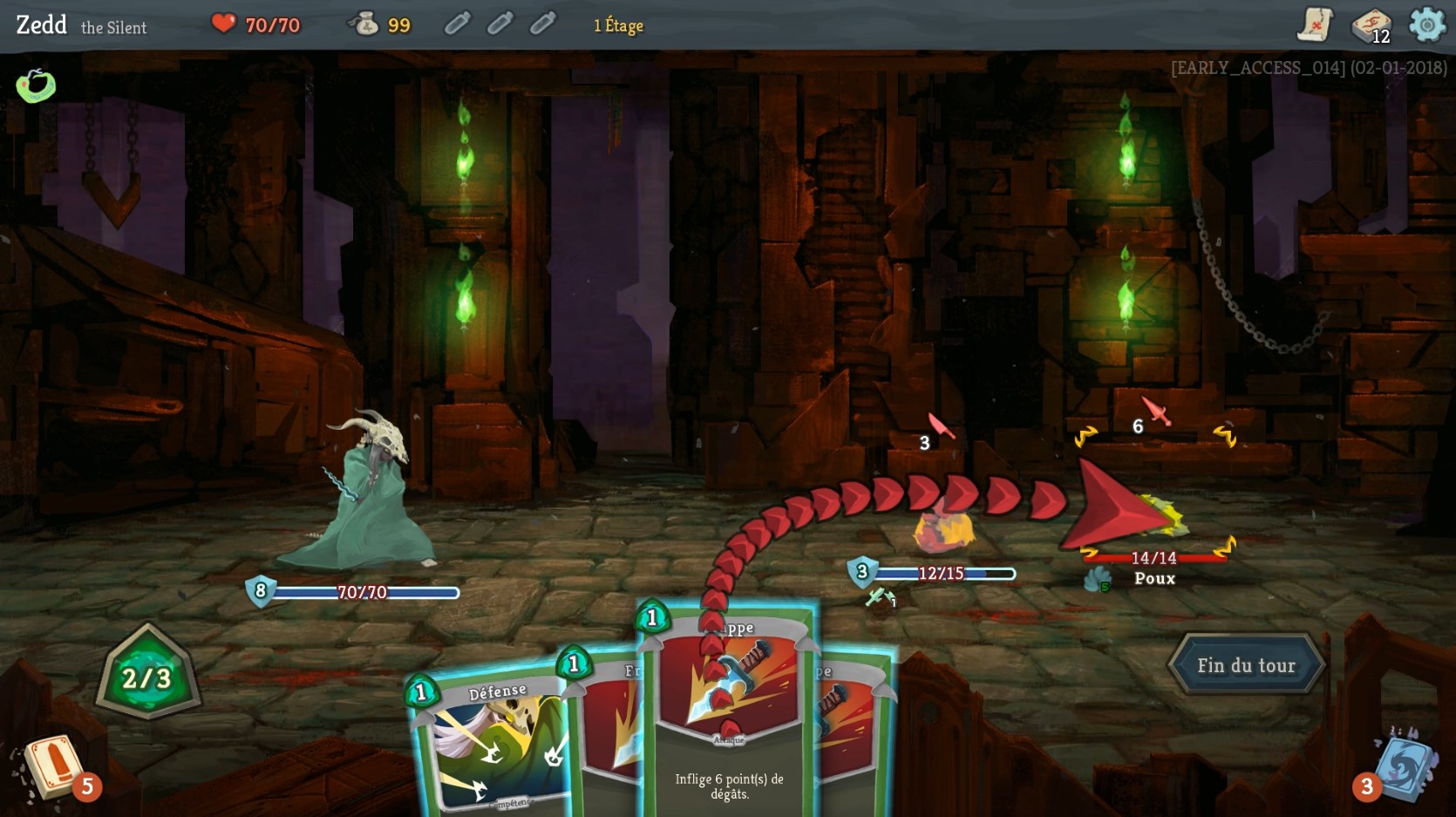Click the Fin du tour button
The width and height of the screenshot is (1456, 817).
coord(1246,664)
